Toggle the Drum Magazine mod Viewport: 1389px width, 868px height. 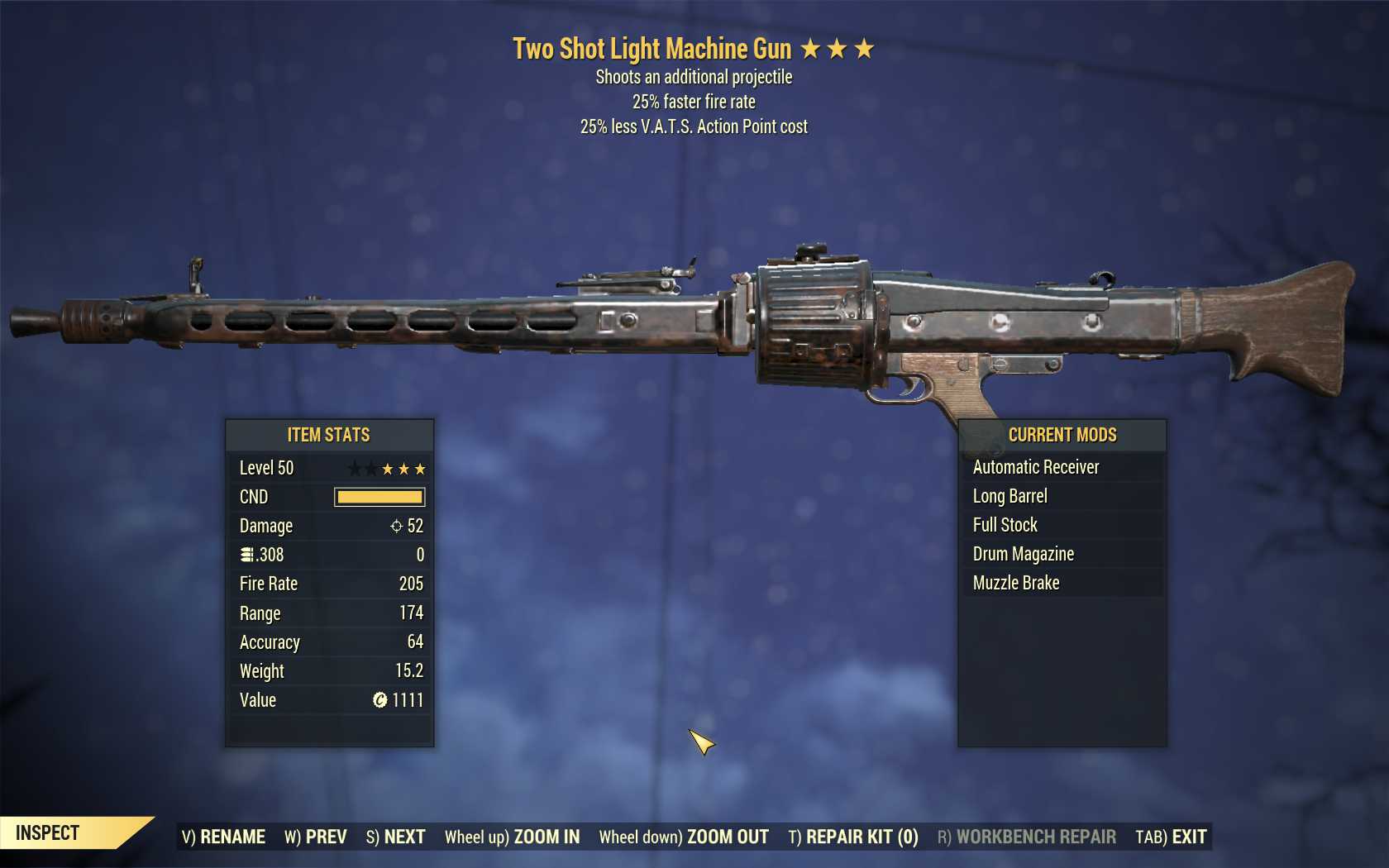tap(1023, 554)
